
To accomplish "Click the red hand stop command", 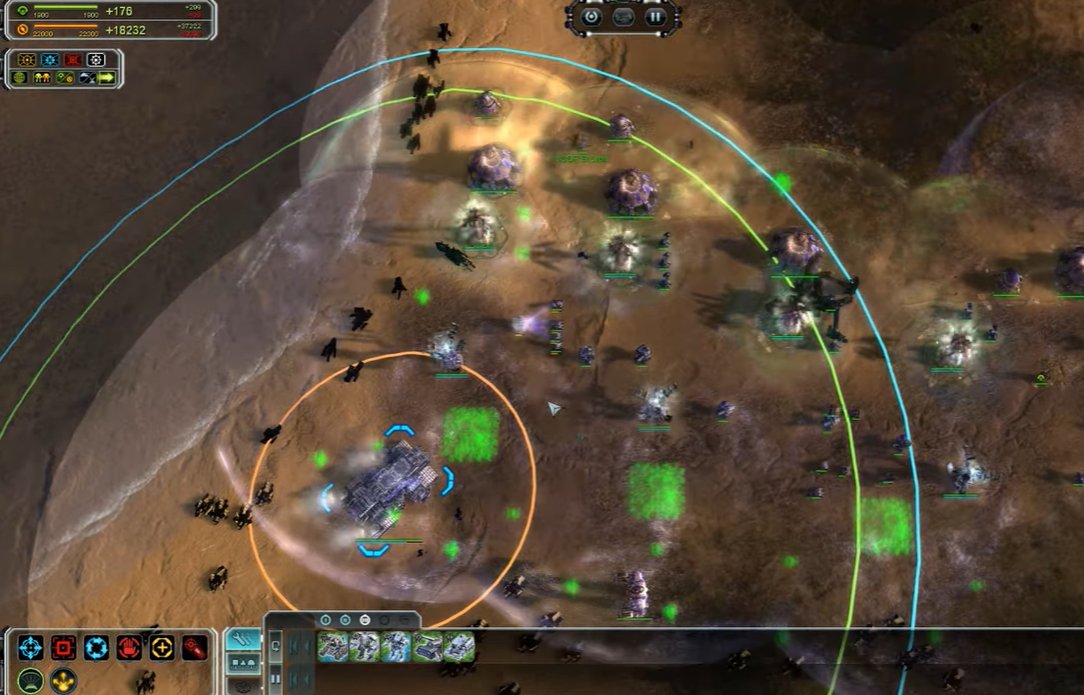I will (x=129, y=647).
